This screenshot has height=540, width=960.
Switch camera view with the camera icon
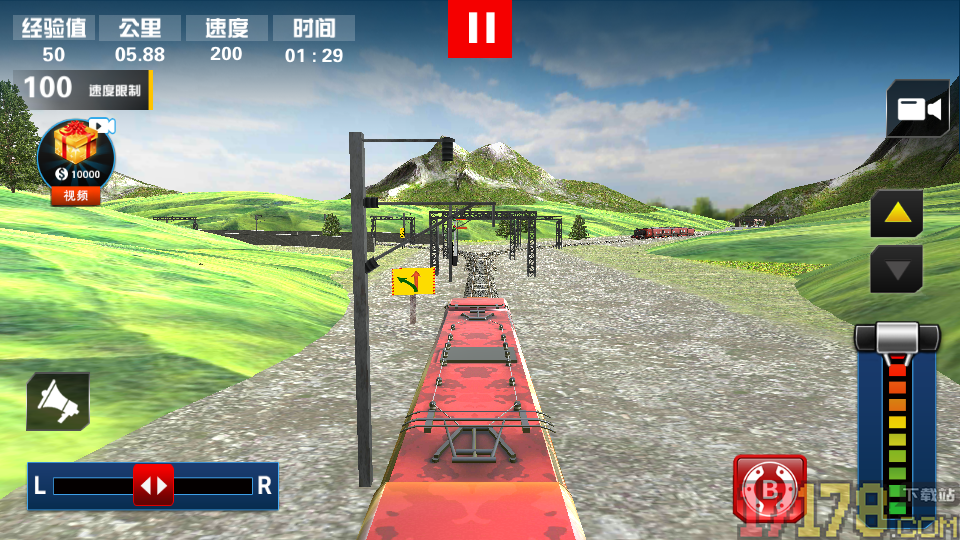[918, 109]
